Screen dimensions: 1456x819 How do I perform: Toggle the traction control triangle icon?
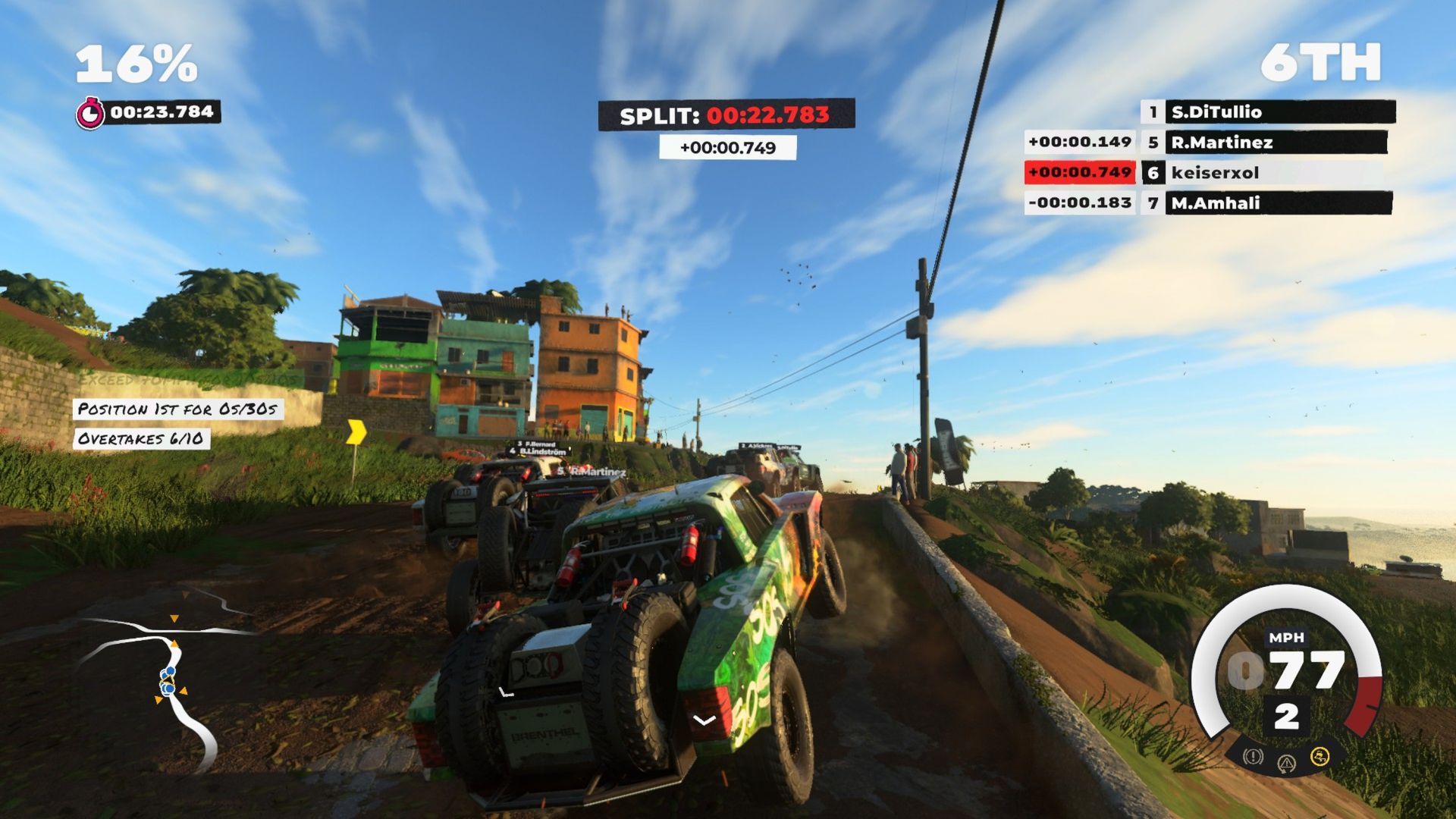[x=1286, y=763]
